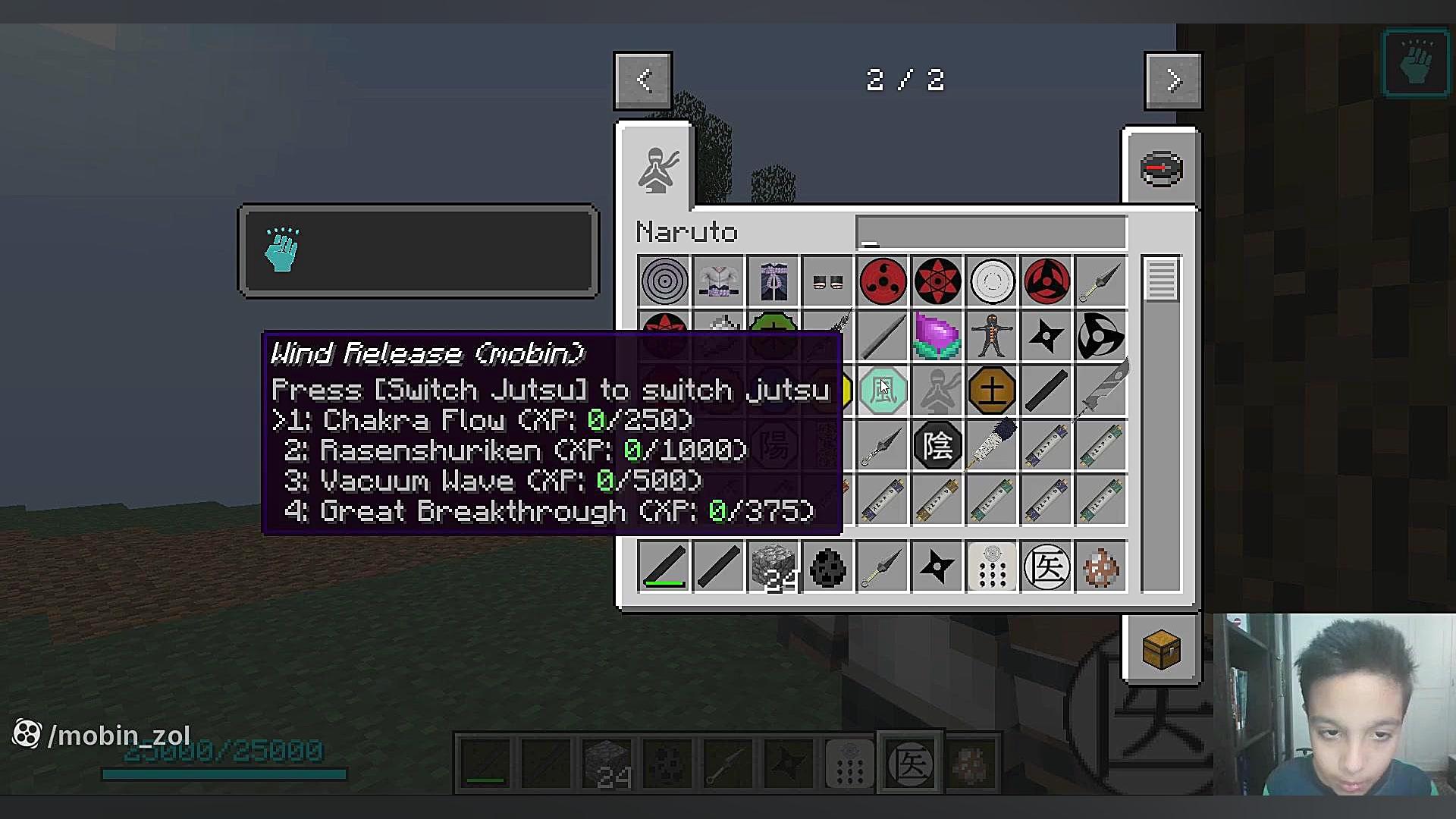Select the grey Rinnegan eye item
This screenshot has height=819, width=1456.
(x=664, y=281)
